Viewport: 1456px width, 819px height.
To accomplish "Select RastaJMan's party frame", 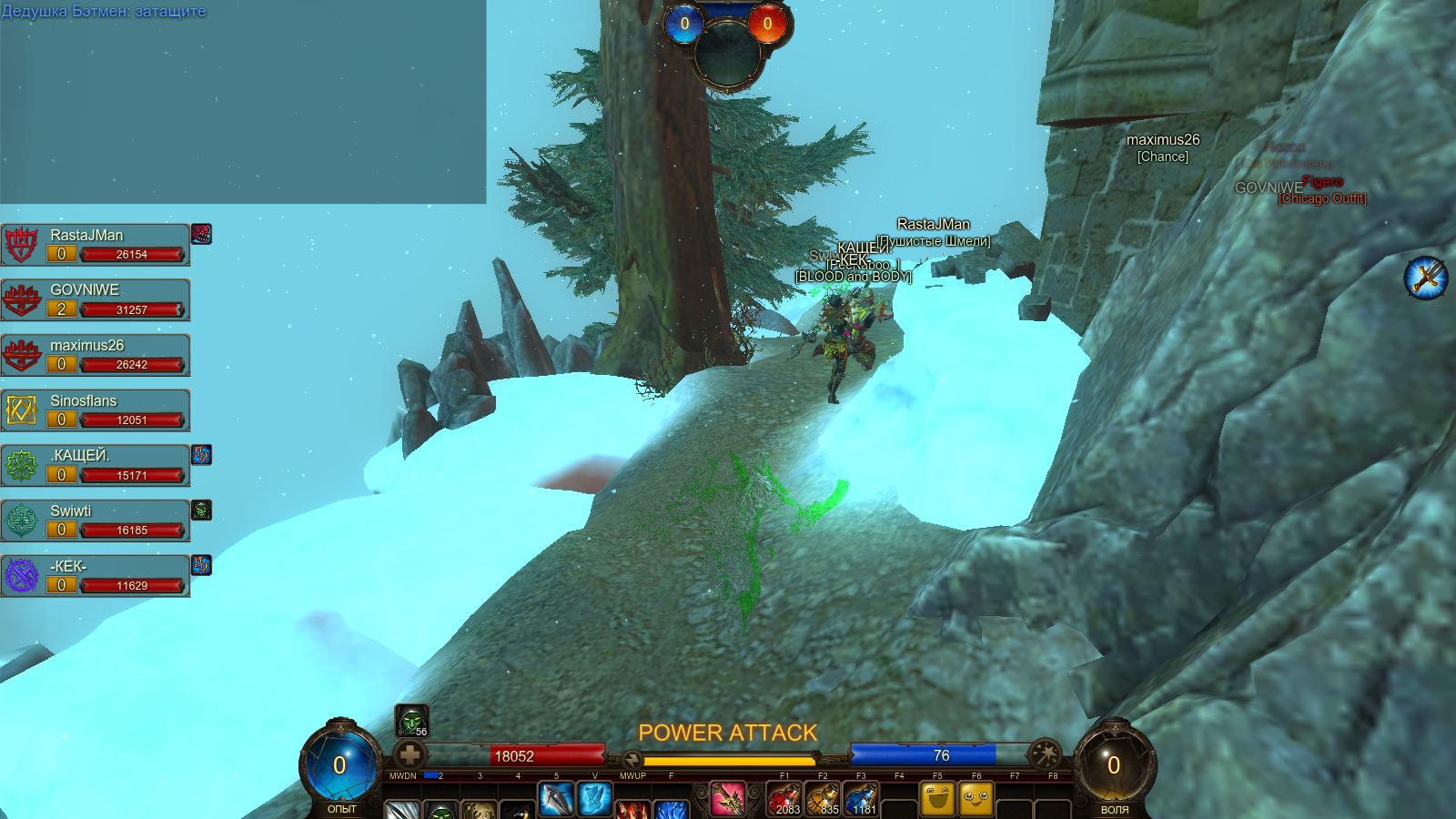I will pyautogui.click(x=96, y=245).
